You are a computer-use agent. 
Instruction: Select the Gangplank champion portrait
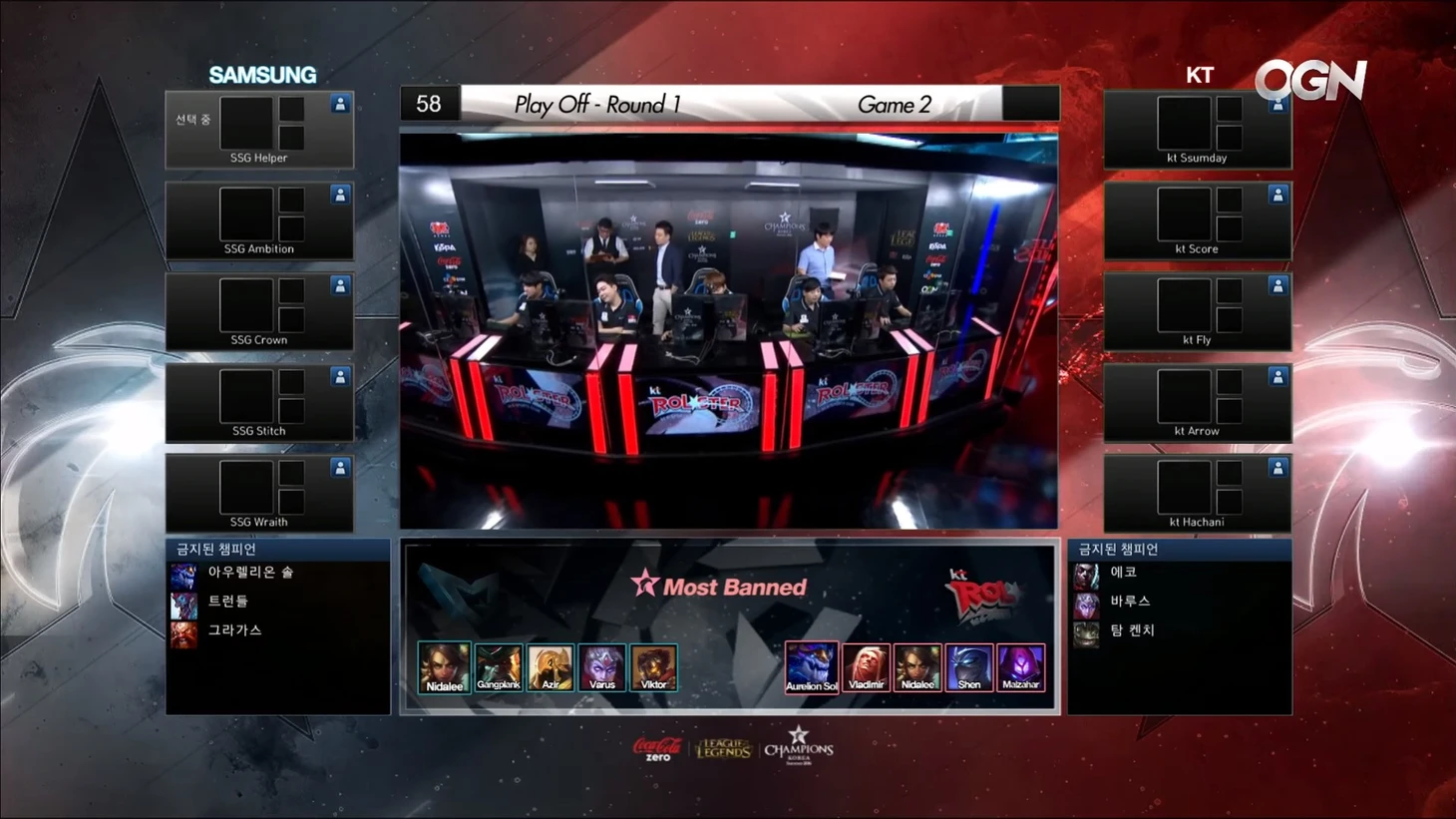pos(498,666)
